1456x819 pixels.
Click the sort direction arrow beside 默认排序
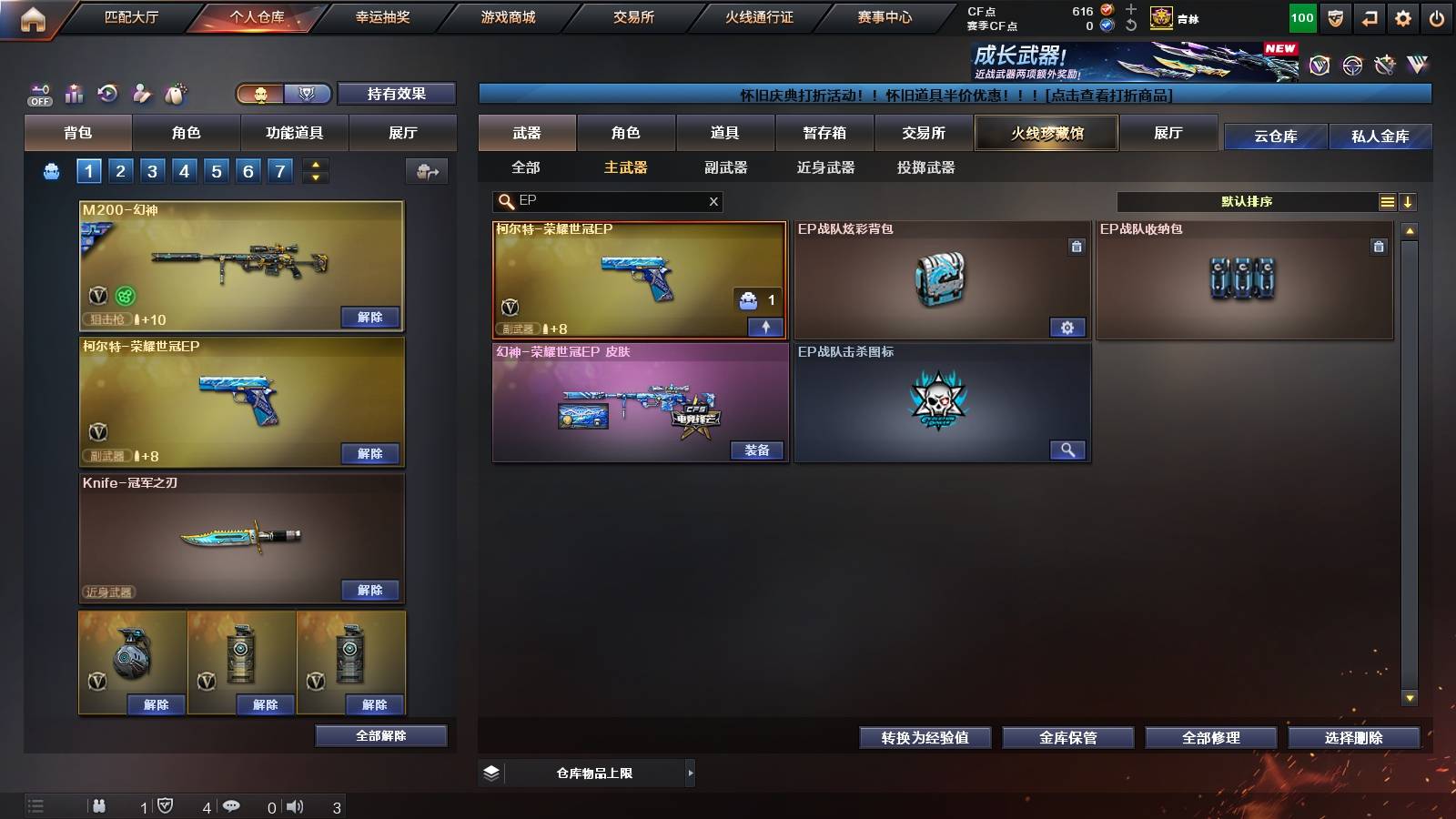pyautogui.click(x=1410, y=201)
